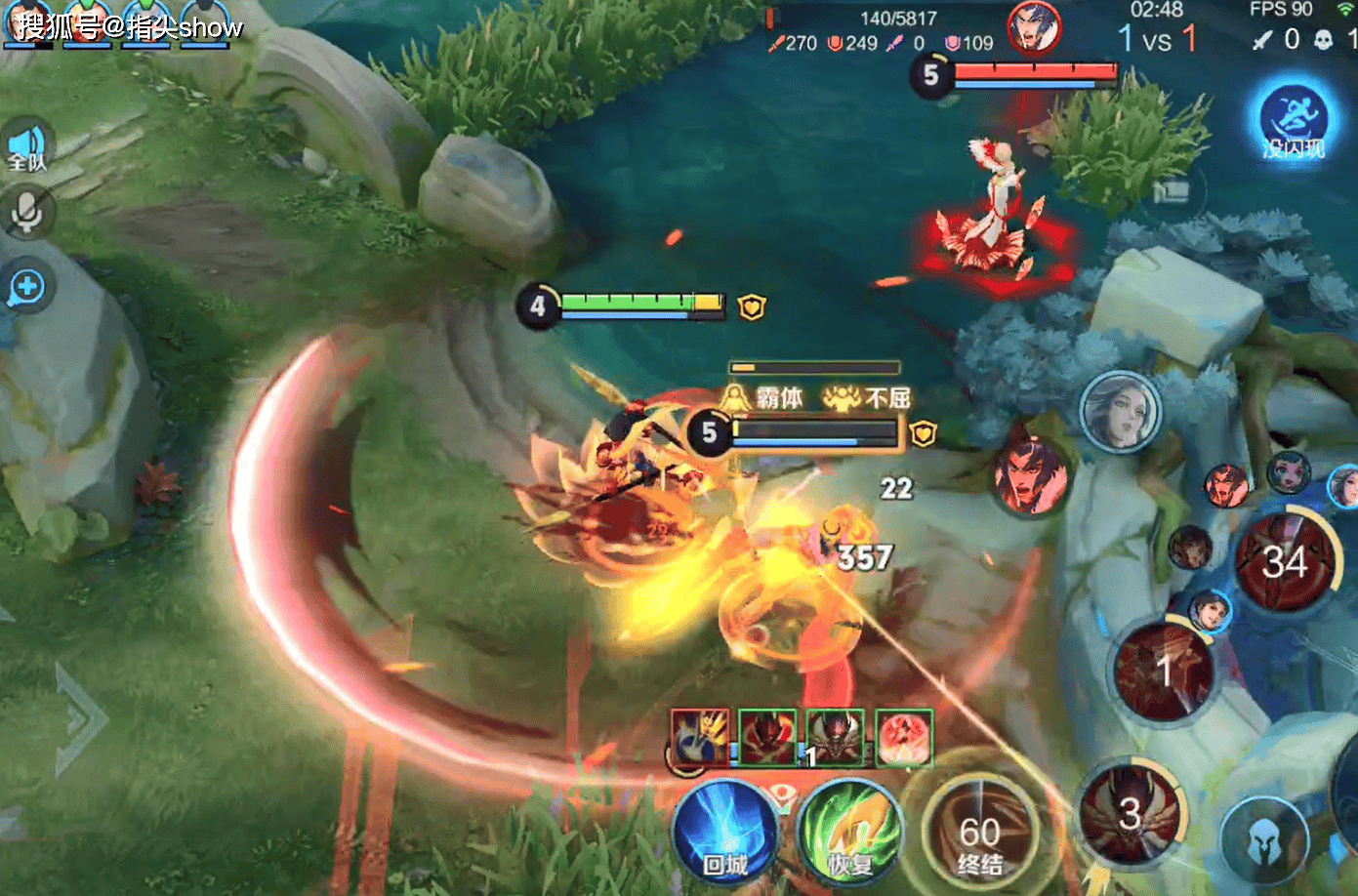Image resolution: width=1358 pixels, height=896 pixels.
Task: Click the blue-gold armored buff icon
Action: click(x=700, y=737)
